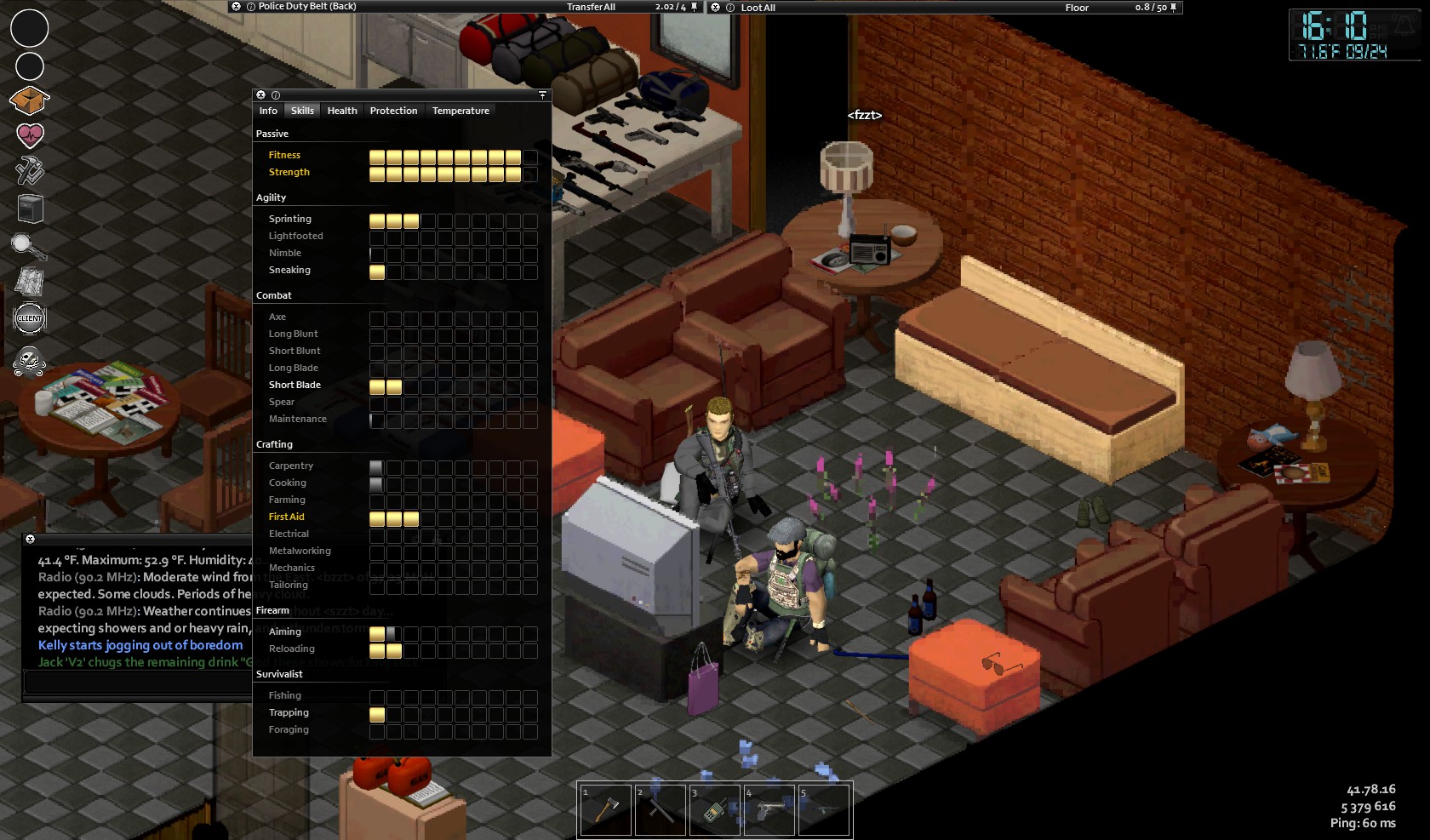Image resolution: width=1430 pixels, height=840 pixels.
Task: Click Transfer All in the inventory bar
Action: (591, 7)
